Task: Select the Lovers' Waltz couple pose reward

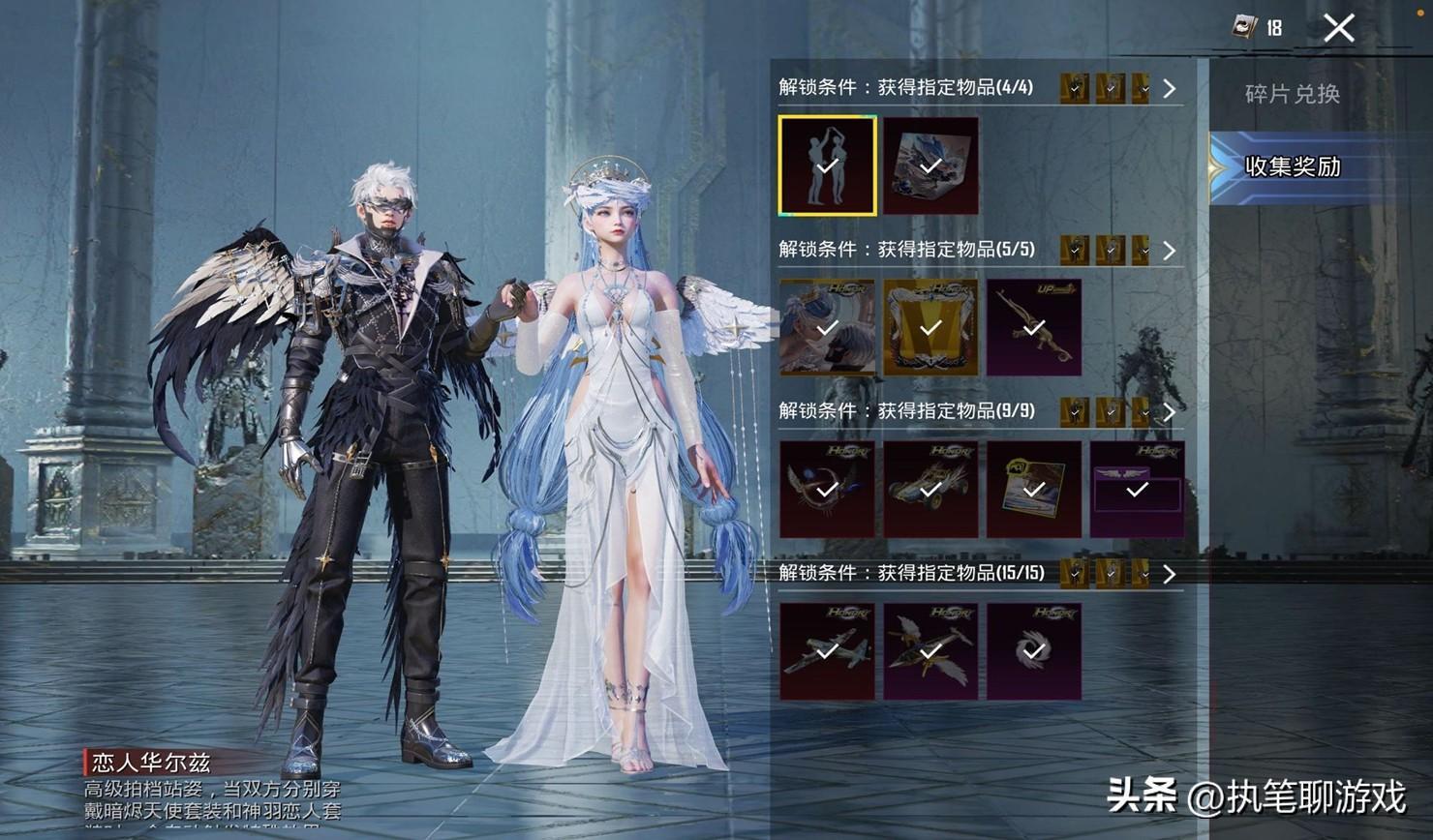Action: [827, 165]
